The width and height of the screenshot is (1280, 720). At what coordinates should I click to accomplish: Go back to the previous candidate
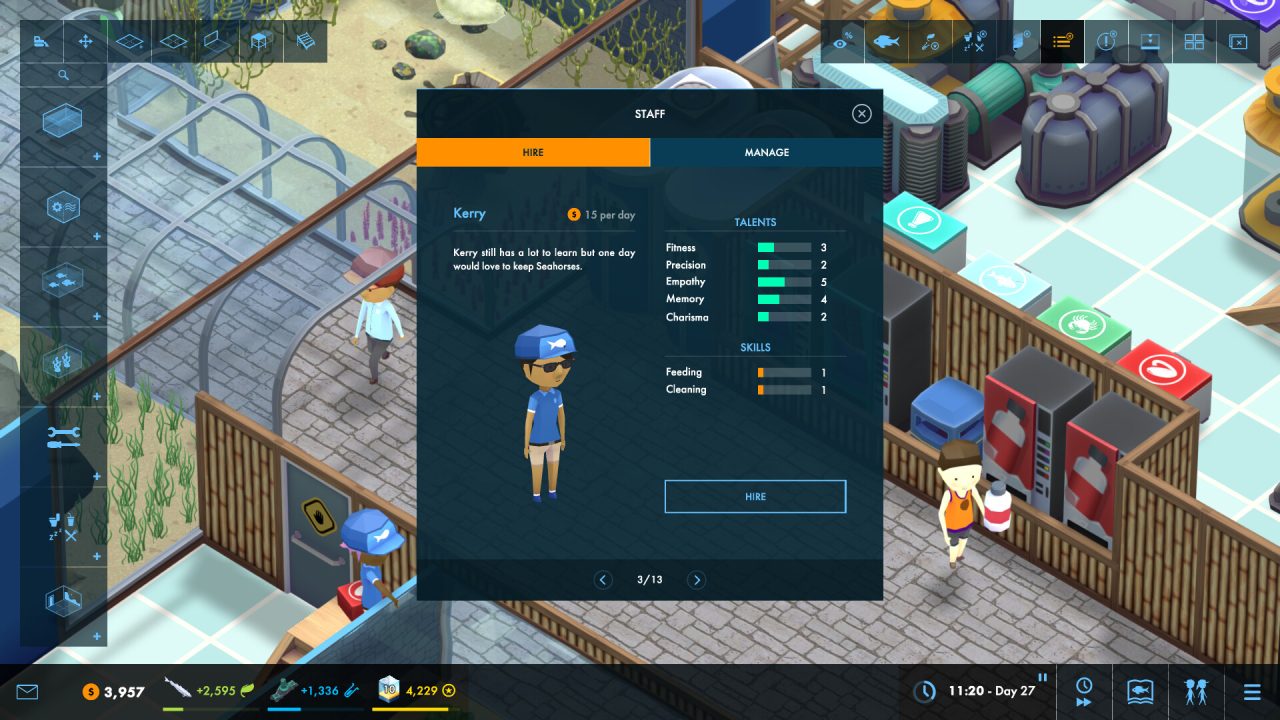tap(603, 580)
